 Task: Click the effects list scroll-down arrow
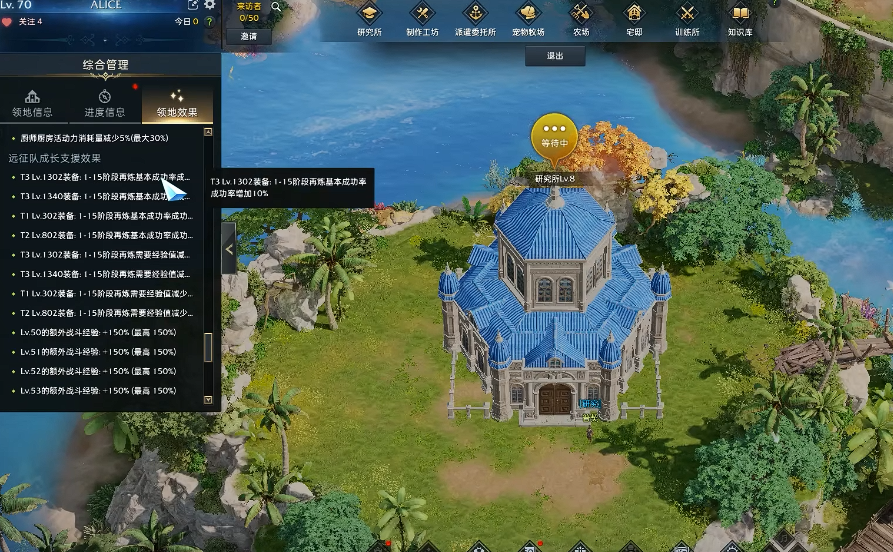click(208, 399)
